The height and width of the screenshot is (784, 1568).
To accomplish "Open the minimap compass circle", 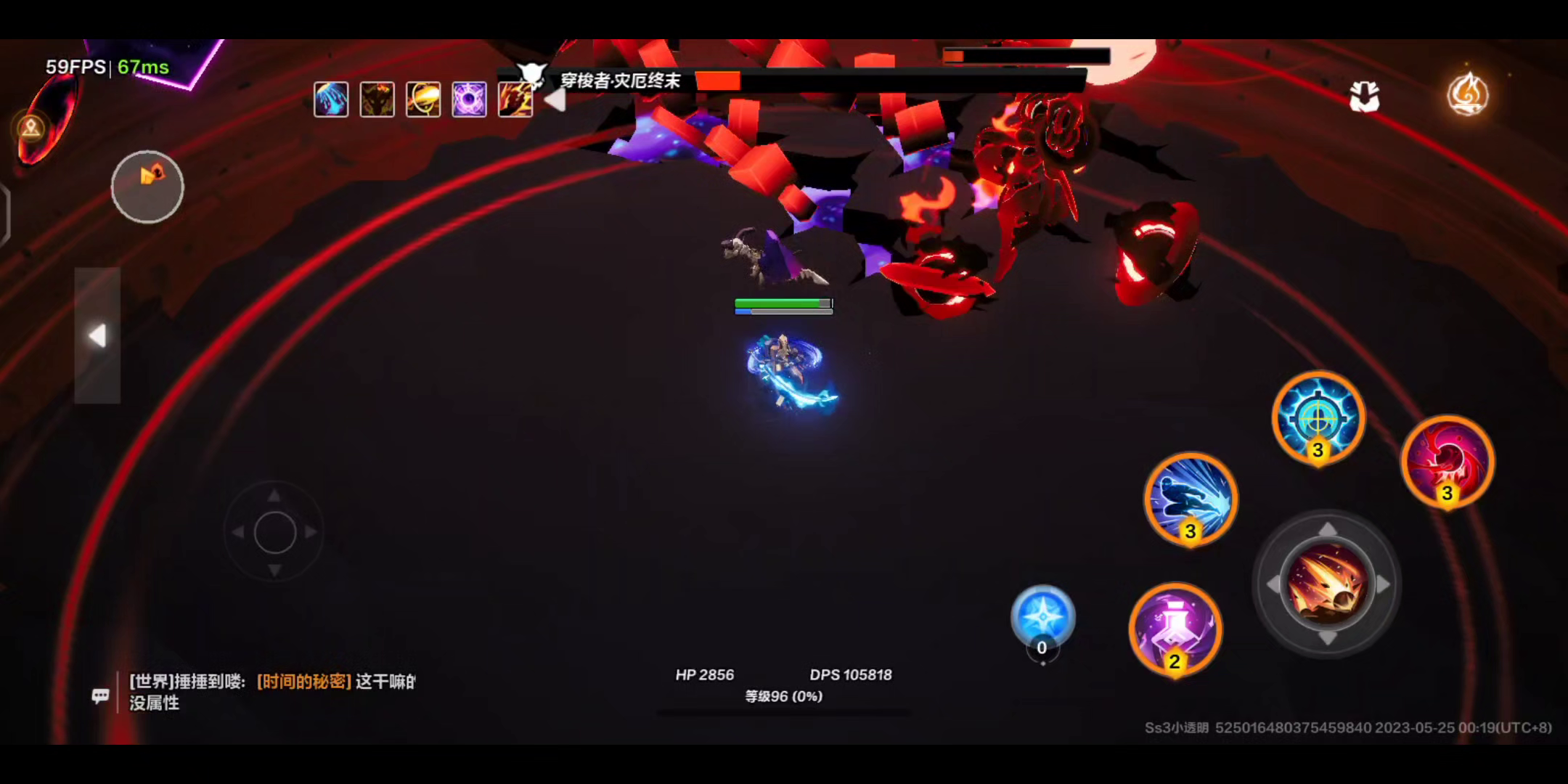I will 147,187.
